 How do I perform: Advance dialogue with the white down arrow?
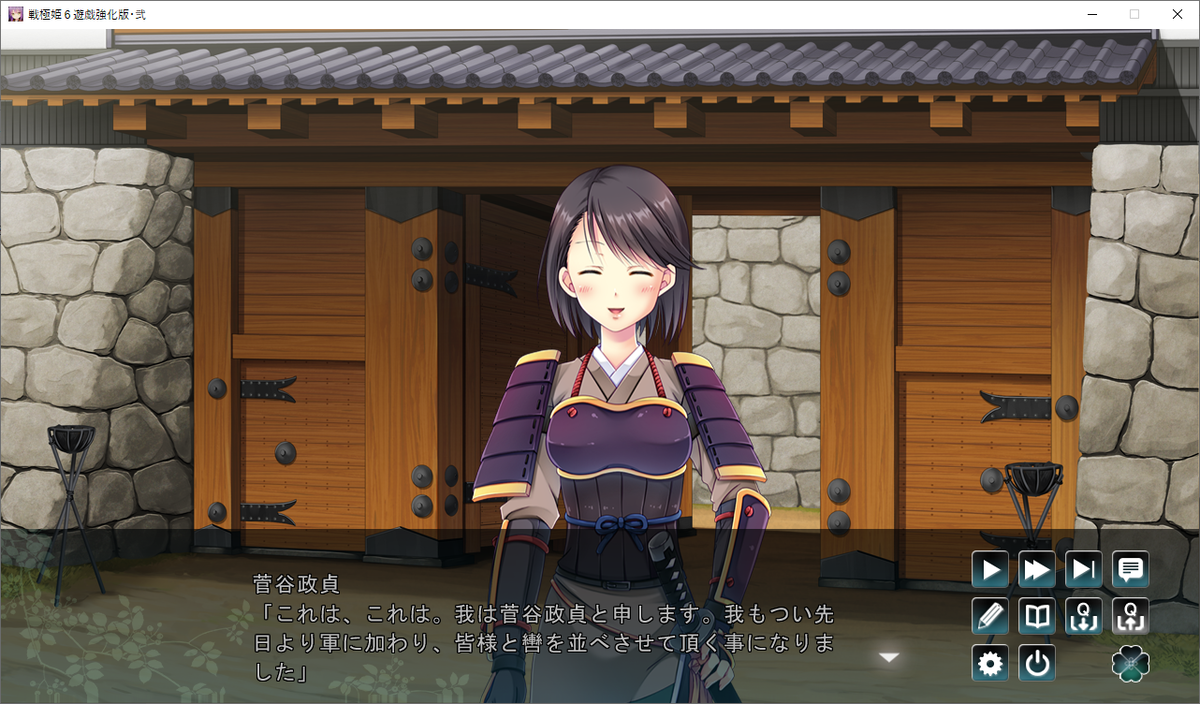click(x=889, y=657)
